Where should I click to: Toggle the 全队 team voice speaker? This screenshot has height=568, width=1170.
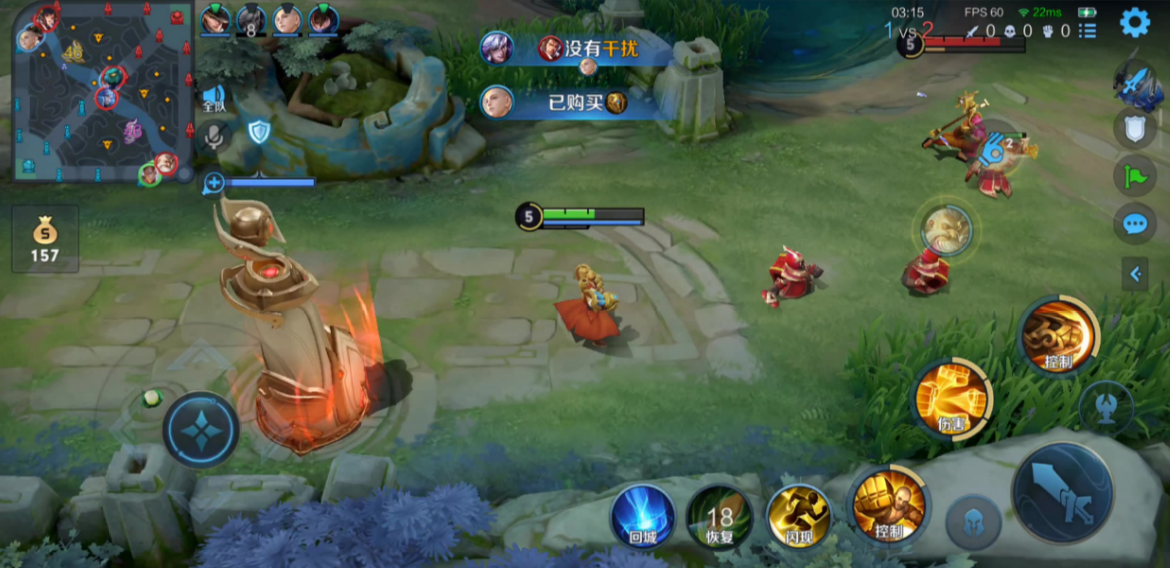(214, 98)
